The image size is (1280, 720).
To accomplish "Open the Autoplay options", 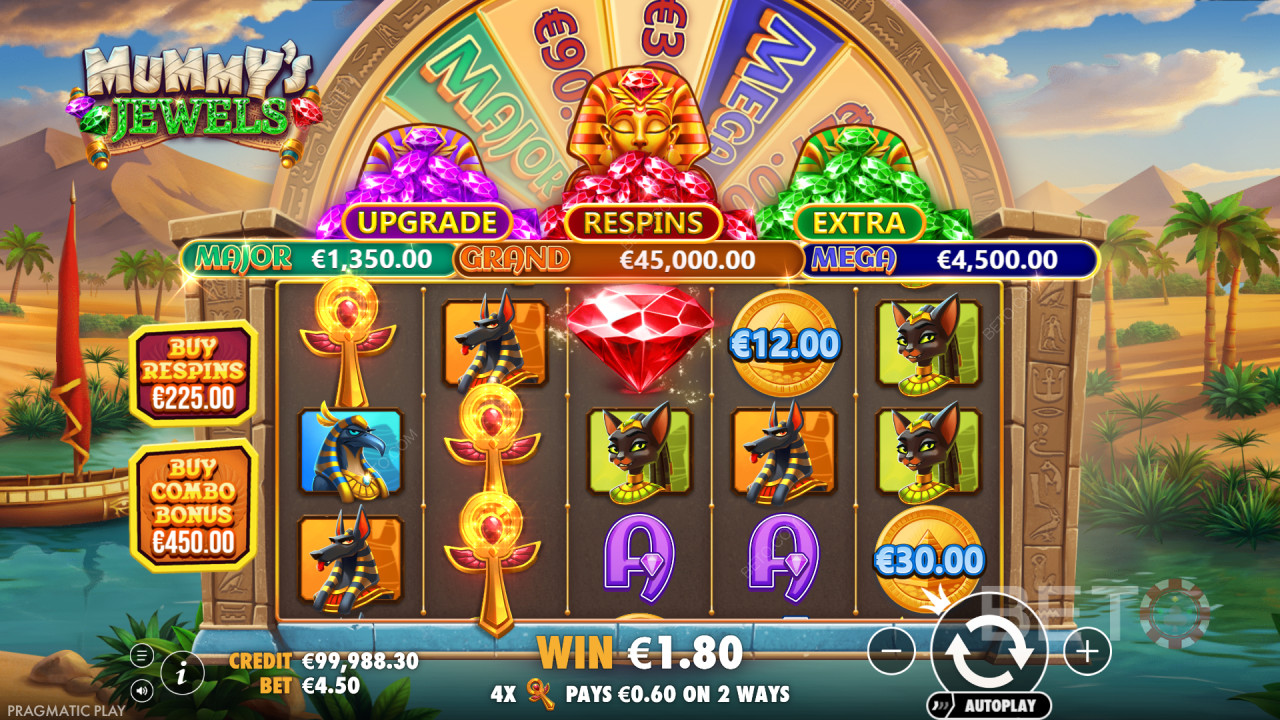I will 988,704.
